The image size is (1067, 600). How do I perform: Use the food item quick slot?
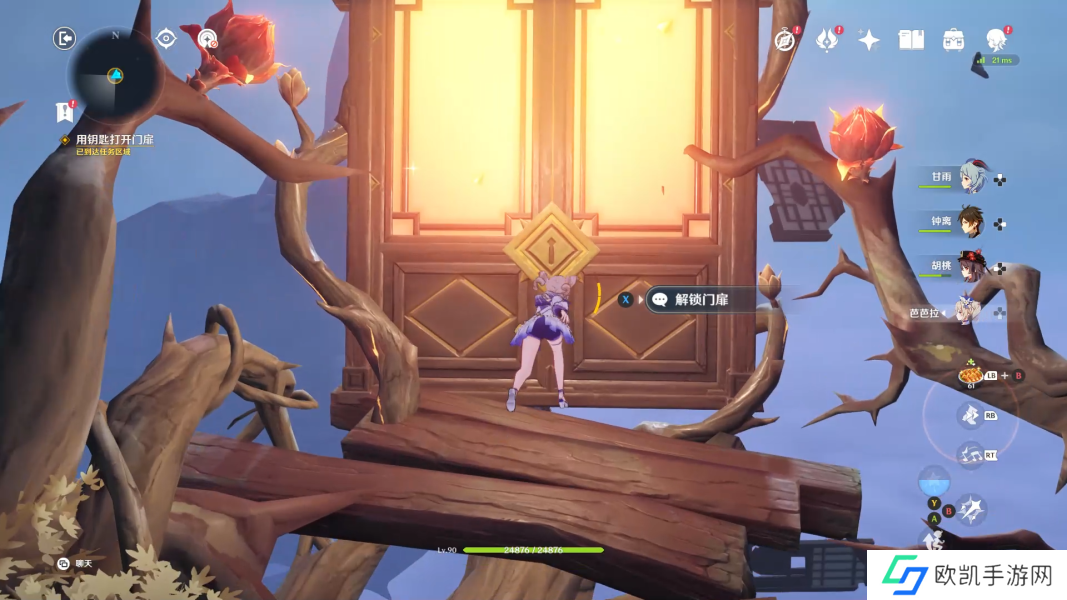968,376
